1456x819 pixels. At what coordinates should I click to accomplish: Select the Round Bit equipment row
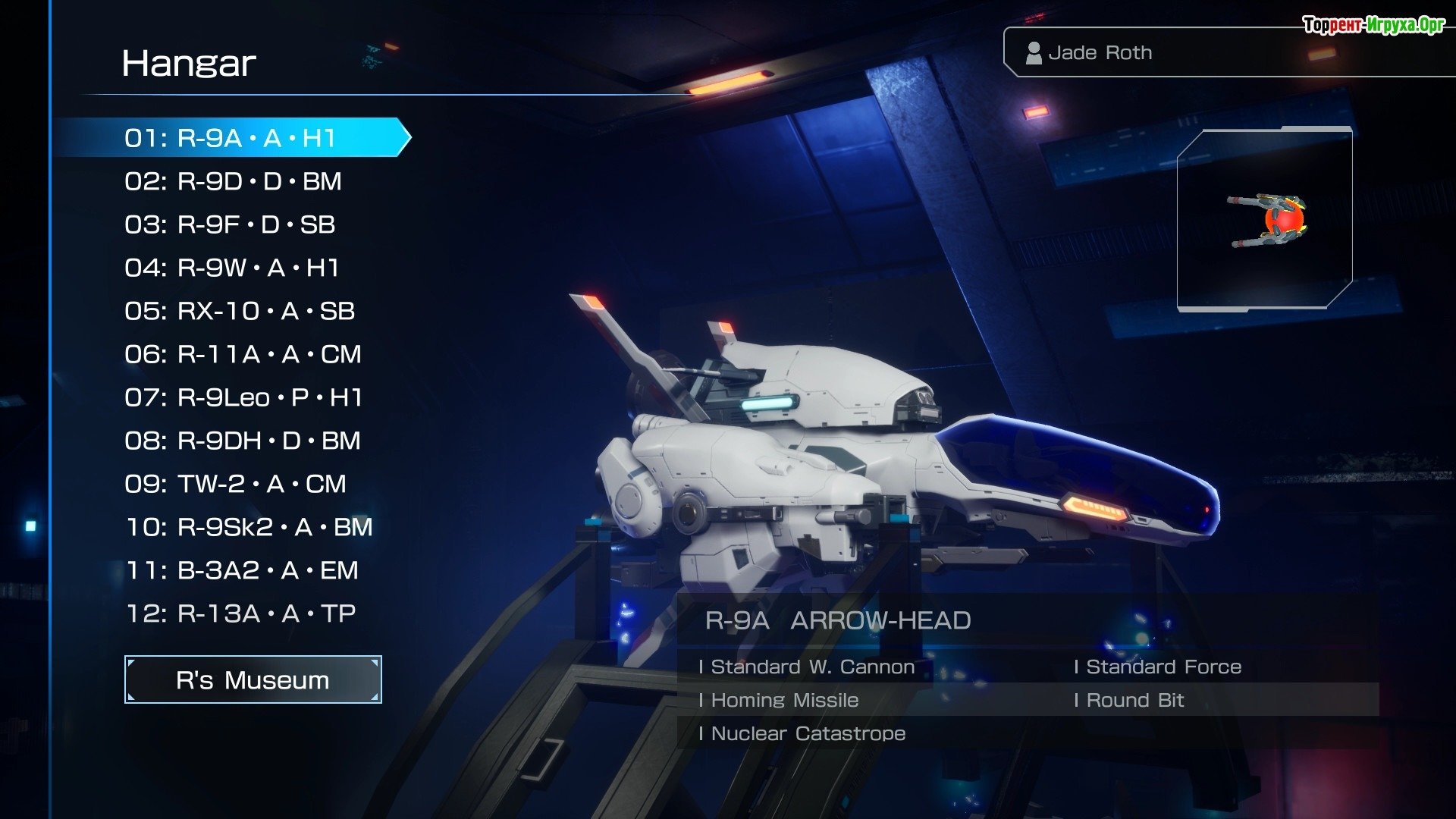pos(1134,700)
